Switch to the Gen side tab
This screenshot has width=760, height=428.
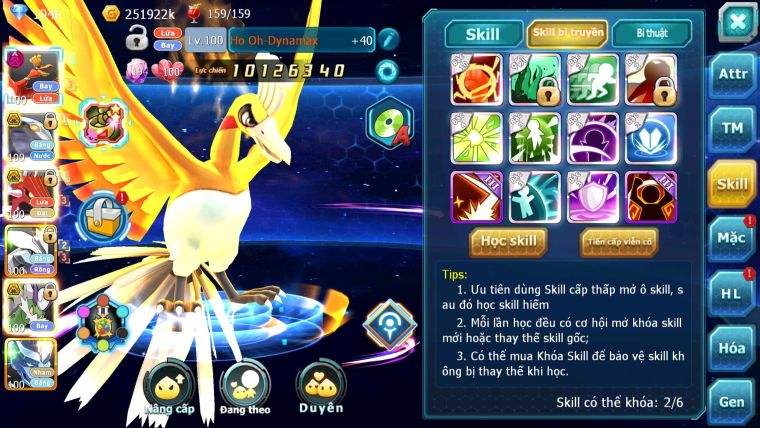pos(732,402)
